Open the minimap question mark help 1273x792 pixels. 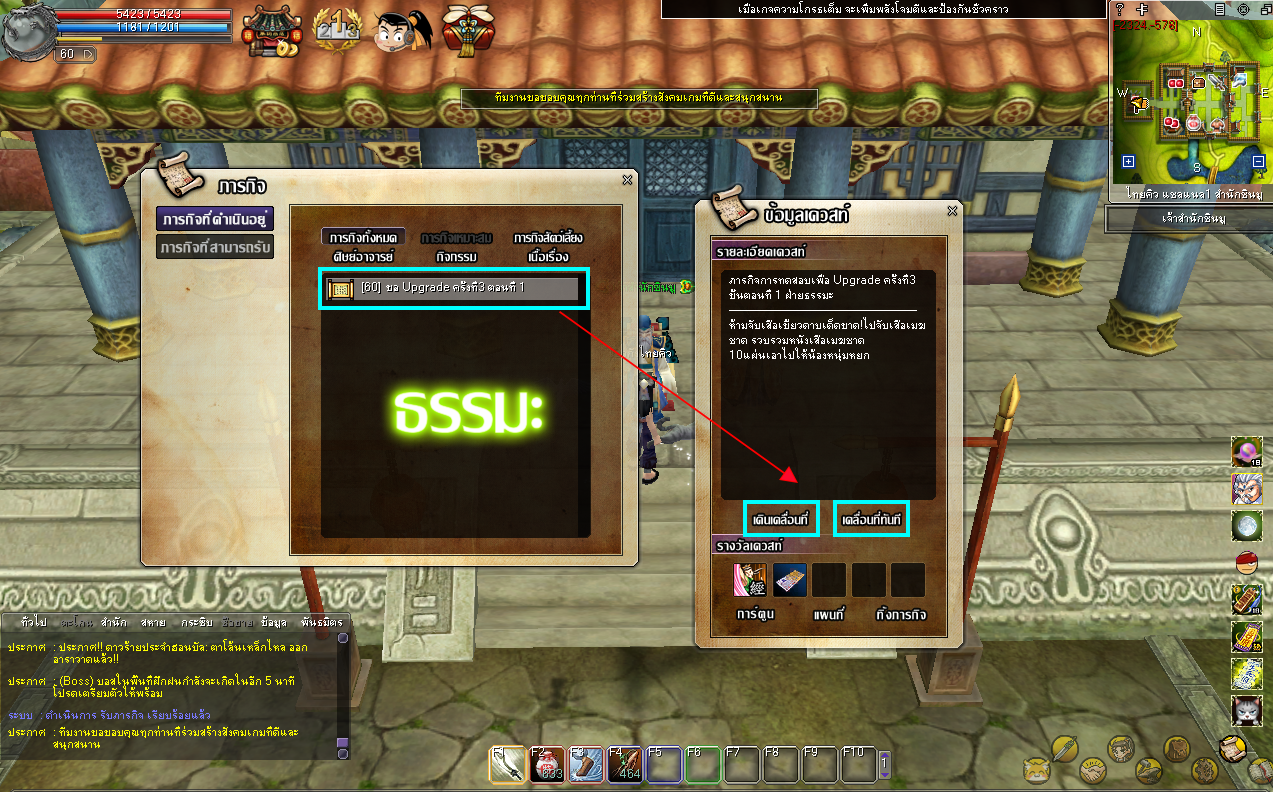(x=1120, y=8)
